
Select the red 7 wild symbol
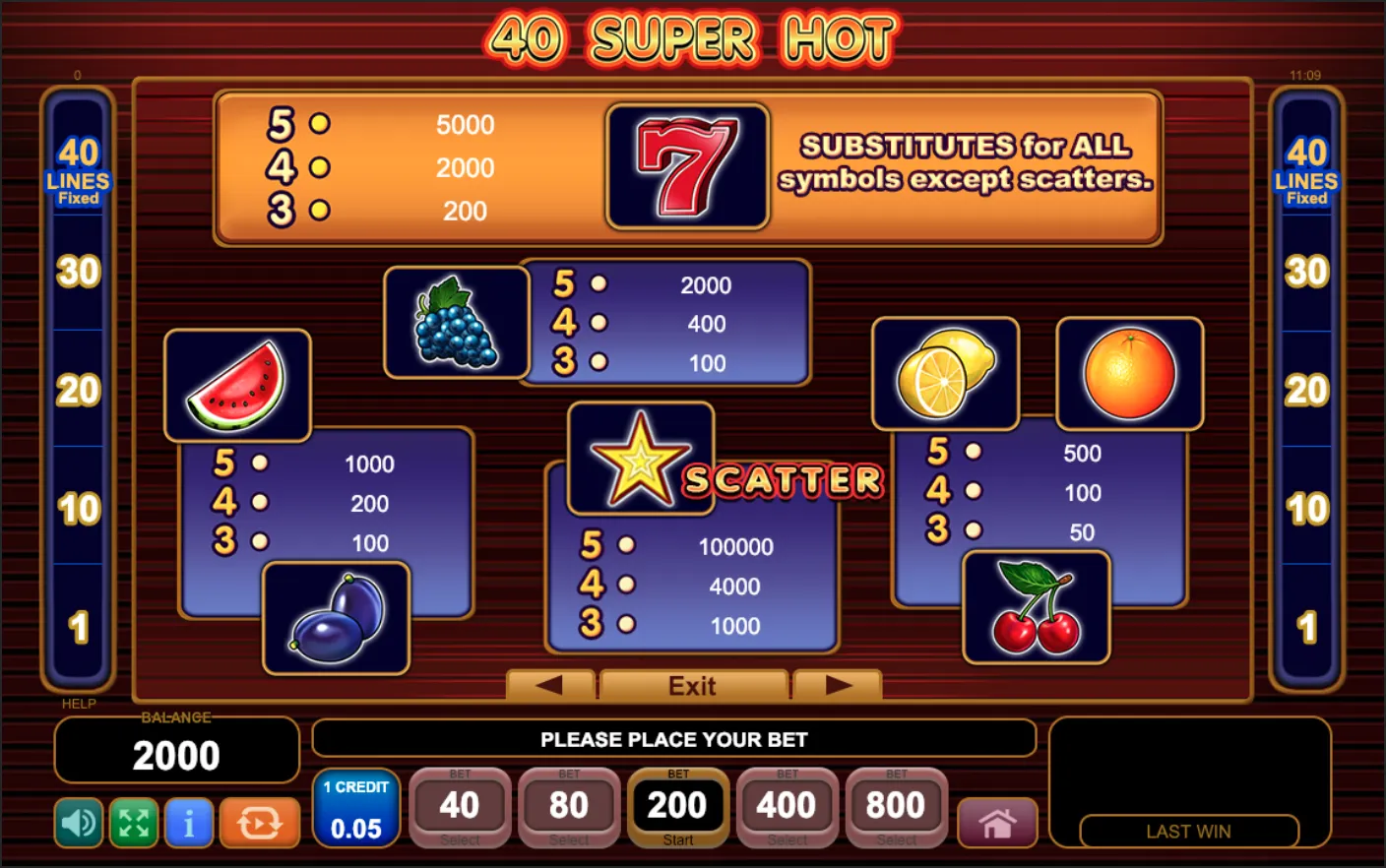click(687, 165)
